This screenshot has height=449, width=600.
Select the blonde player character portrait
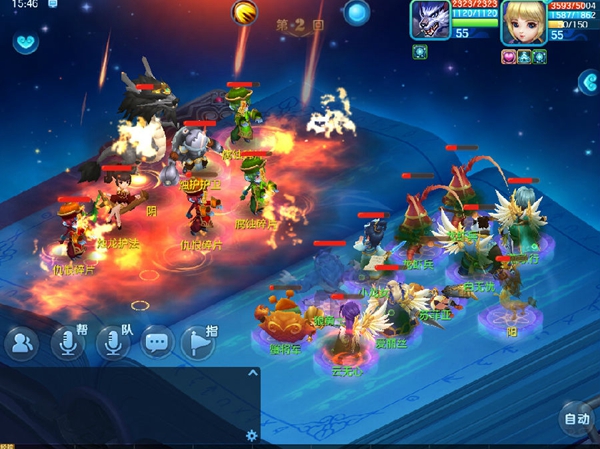(524, 22)
